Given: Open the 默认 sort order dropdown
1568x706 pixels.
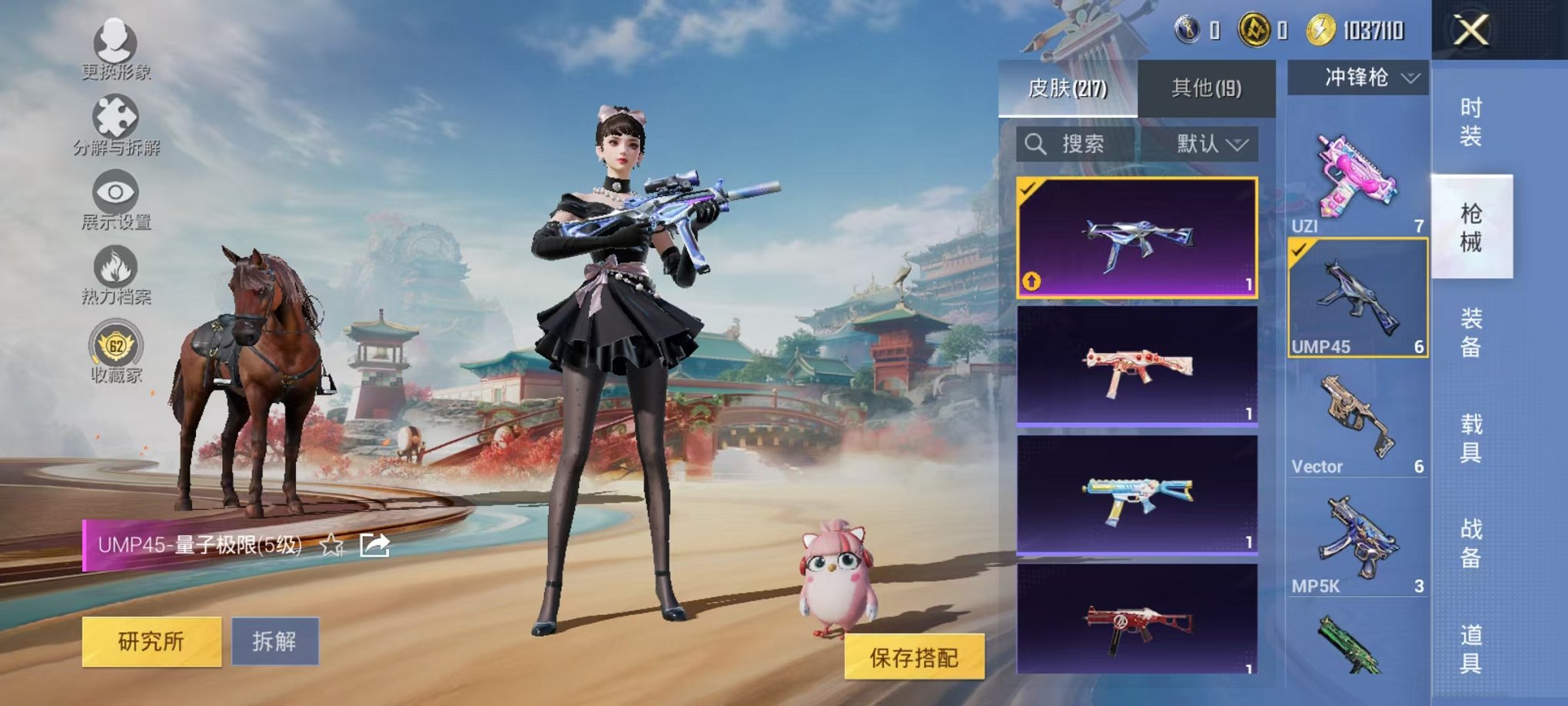Looking at the screenshot, I should pyautogui.click(x=1208, y=144).
